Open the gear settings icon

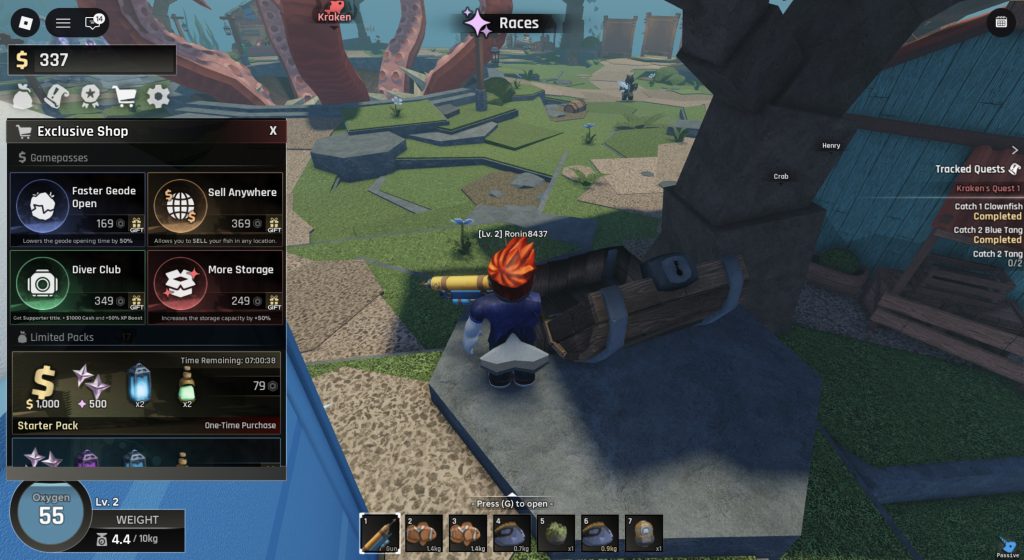coord(158,96)
